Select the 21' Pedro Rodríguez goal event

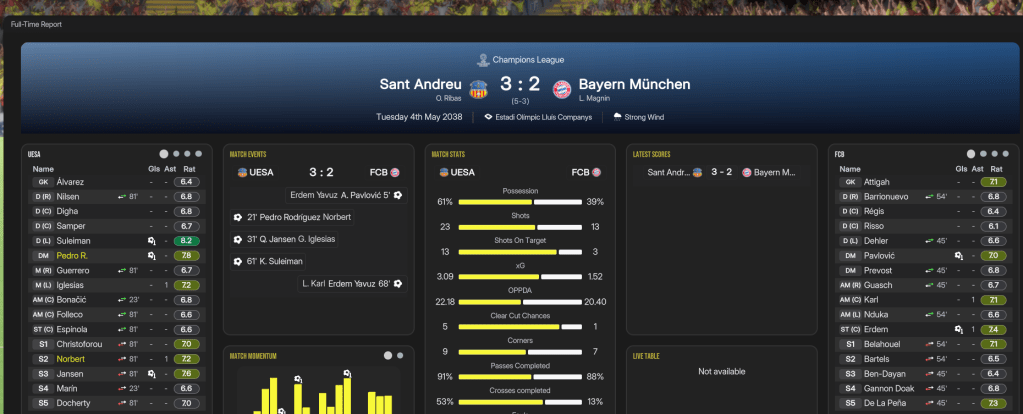coord(298,217)
